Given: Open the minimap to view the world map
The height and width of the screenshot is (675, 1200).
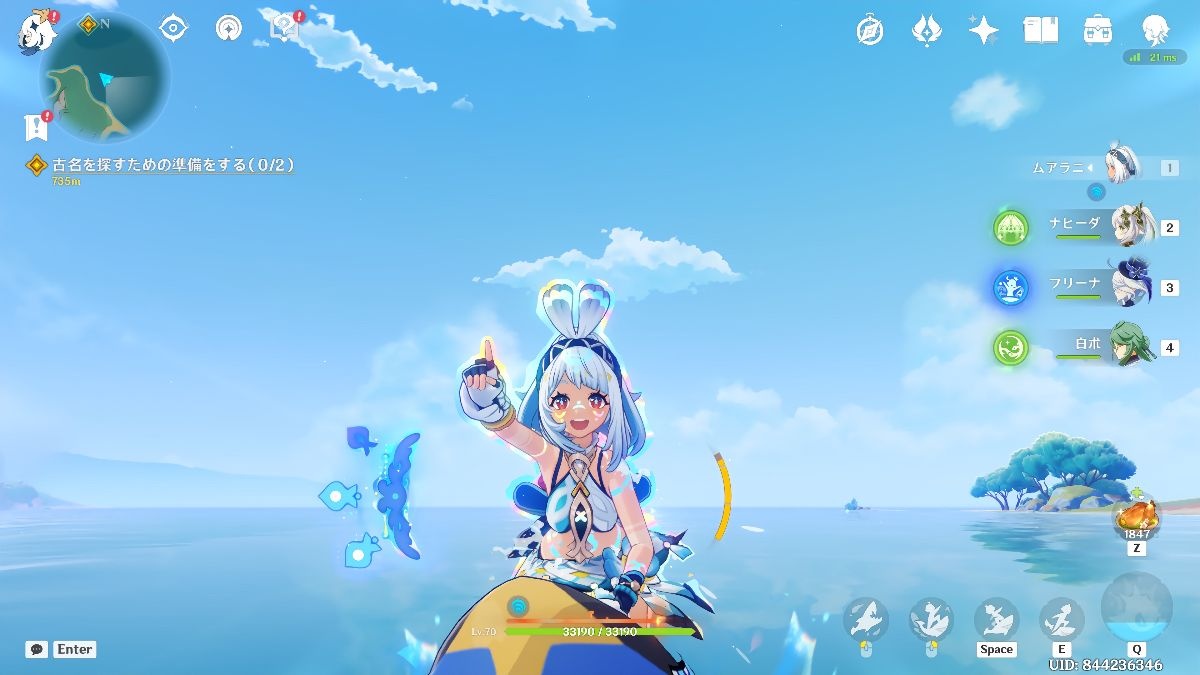Looking at the screenshot, I should click(104, 78).
